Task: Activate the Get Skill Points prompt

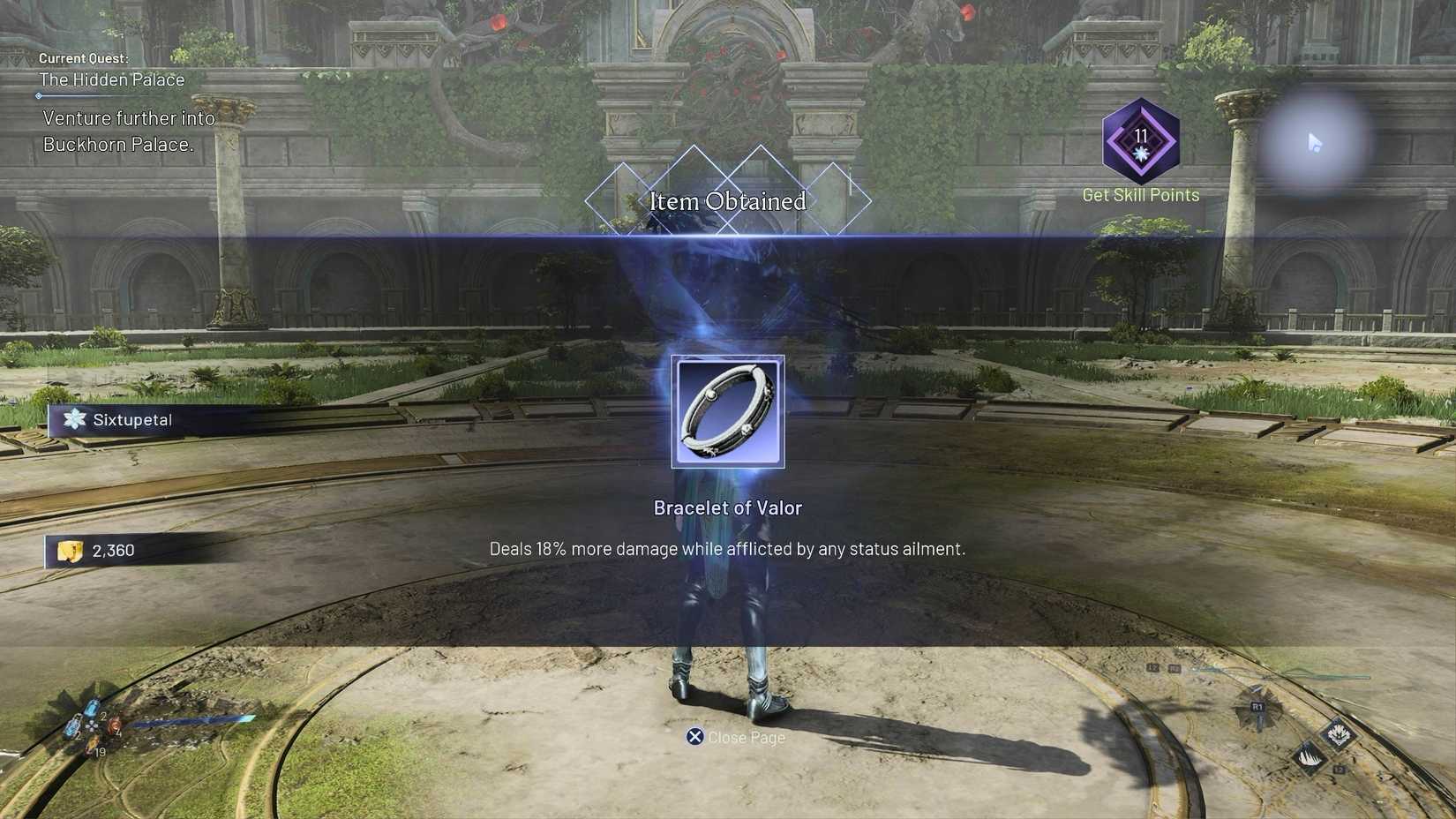Action: (x=1139, y=194)
